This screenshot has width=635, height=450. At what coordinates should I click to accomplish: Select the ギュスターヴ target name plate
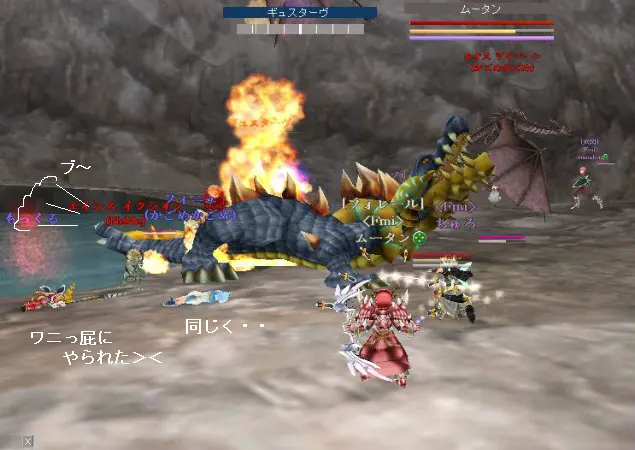pos(300,13)
